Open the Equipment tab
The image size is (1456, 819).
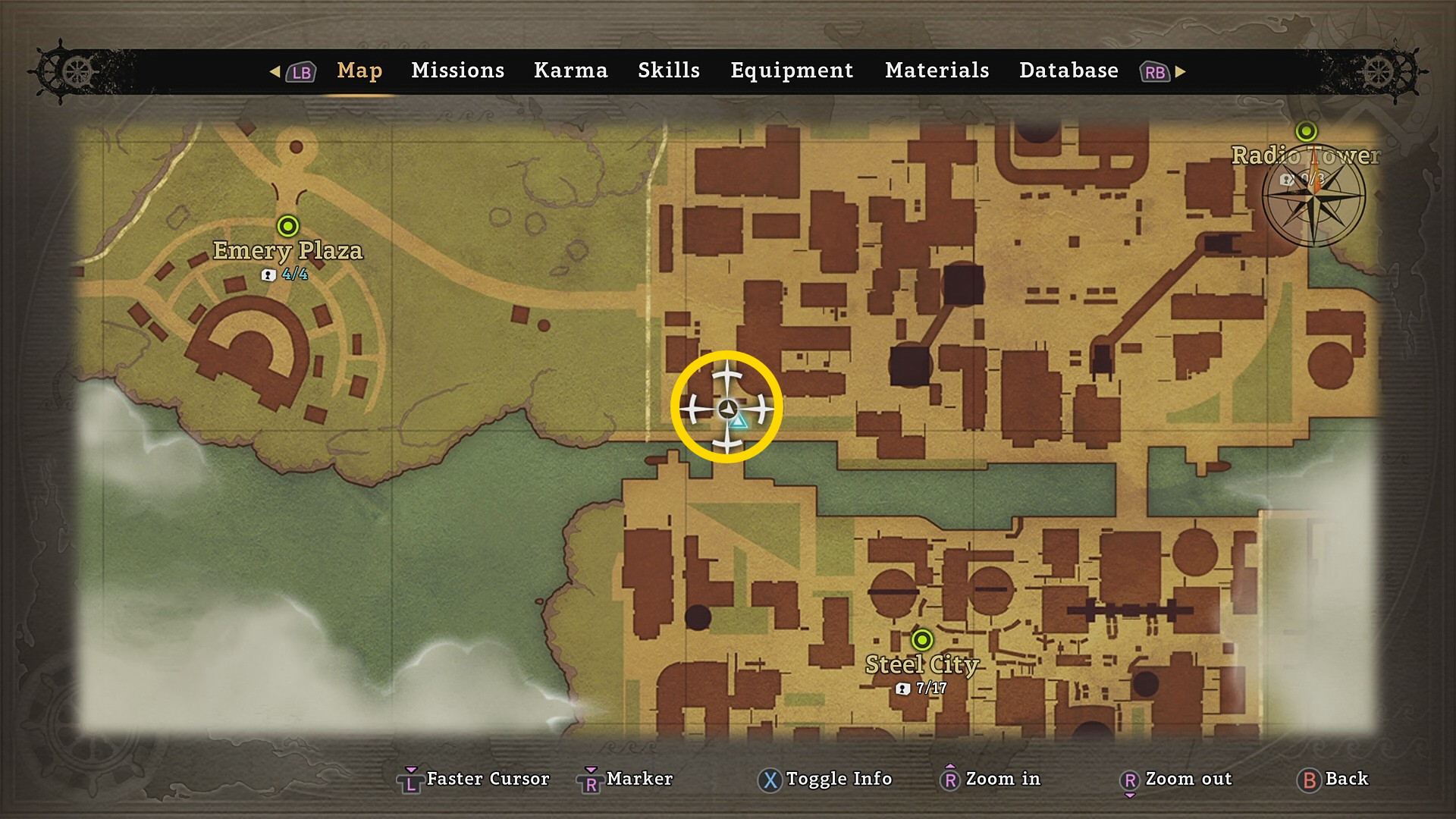(x=791, y=71)
